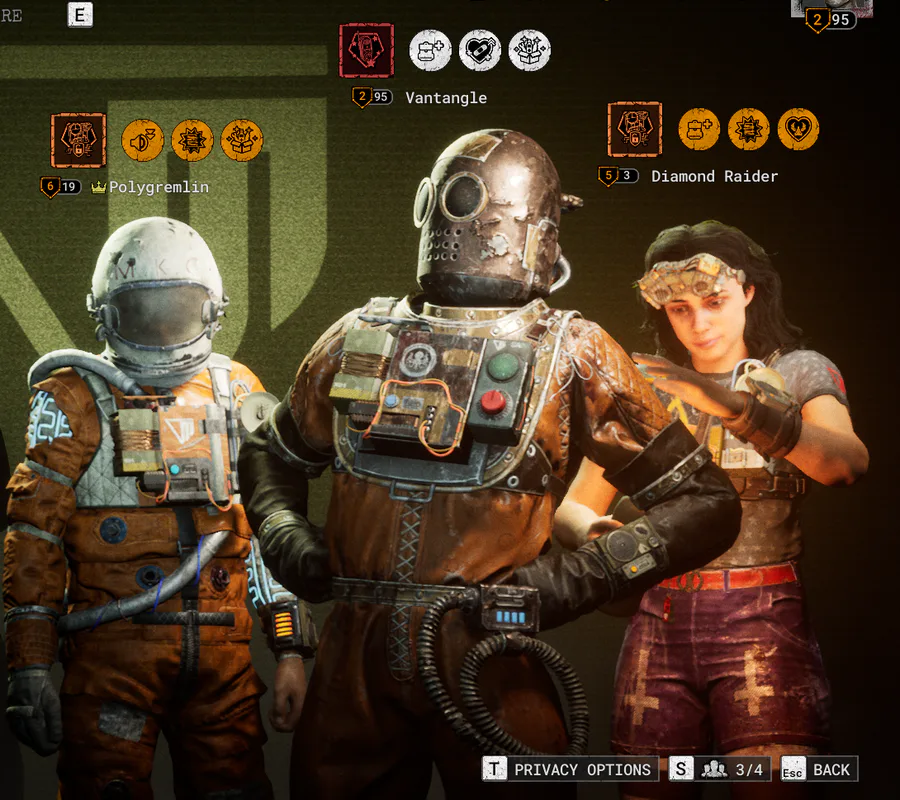Inspect Polygremlin's orange starburst perk icon
The width and height of the screenshot is (900, 800).
coord(192,140)
